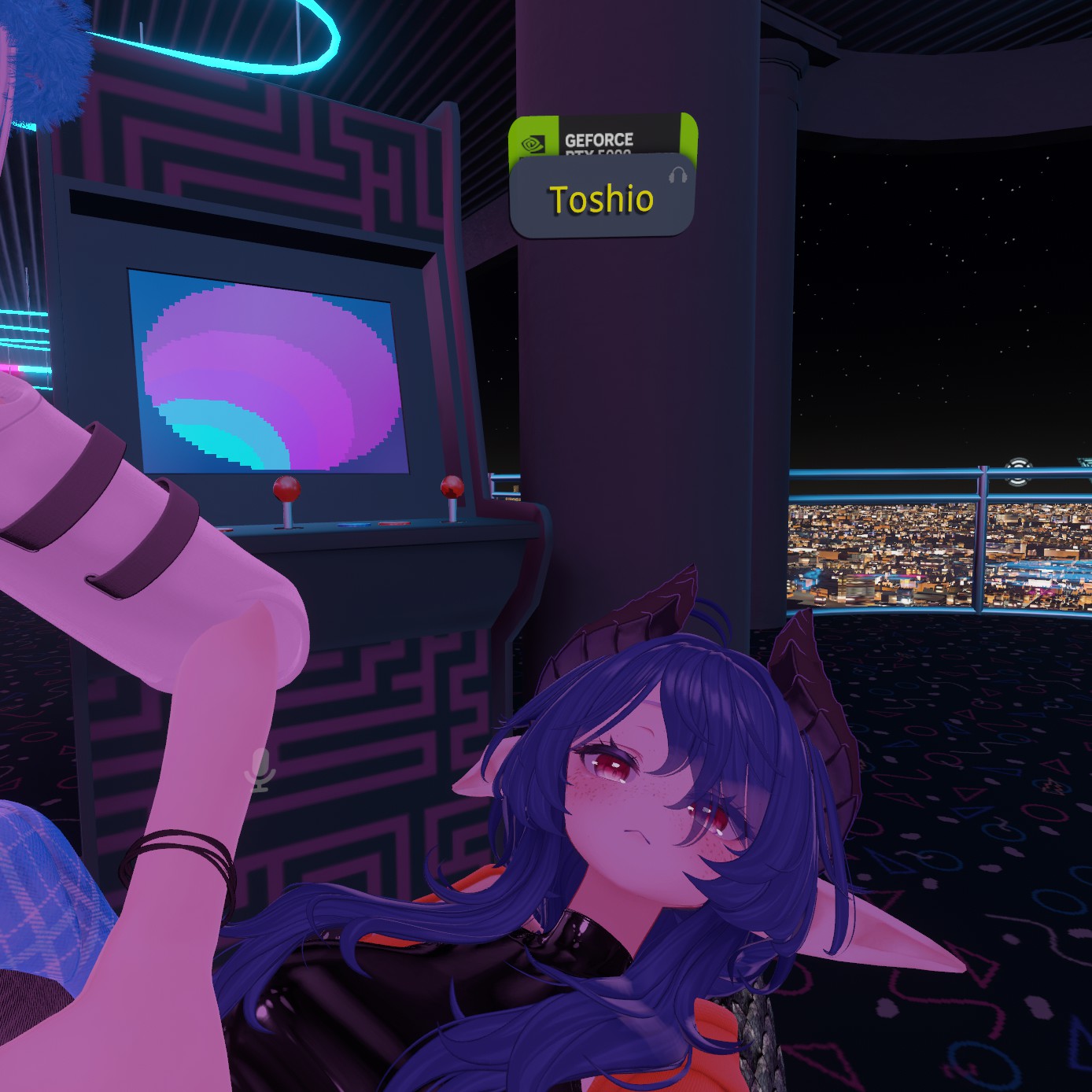Image resolution: width=1092 pixels, height=1092 pixels.
Task: Click the GeForce RTX badge above Toshio
Action: click(x=603, y=137)
